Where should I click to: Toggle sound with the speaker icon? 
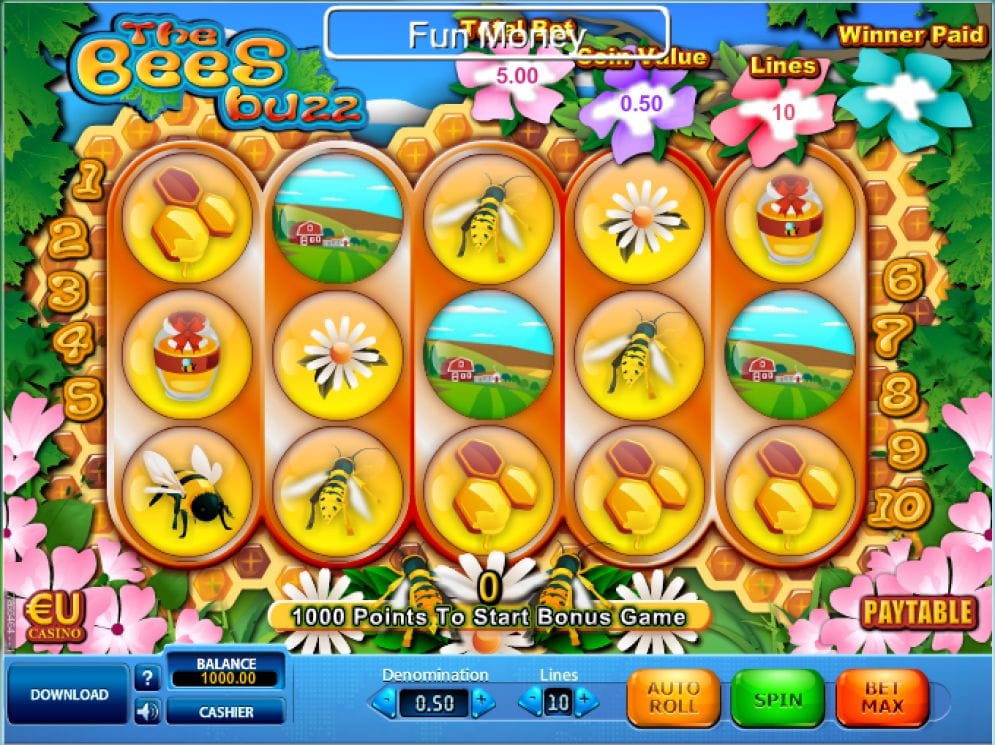pyautogui.click(x=147, y=712)
